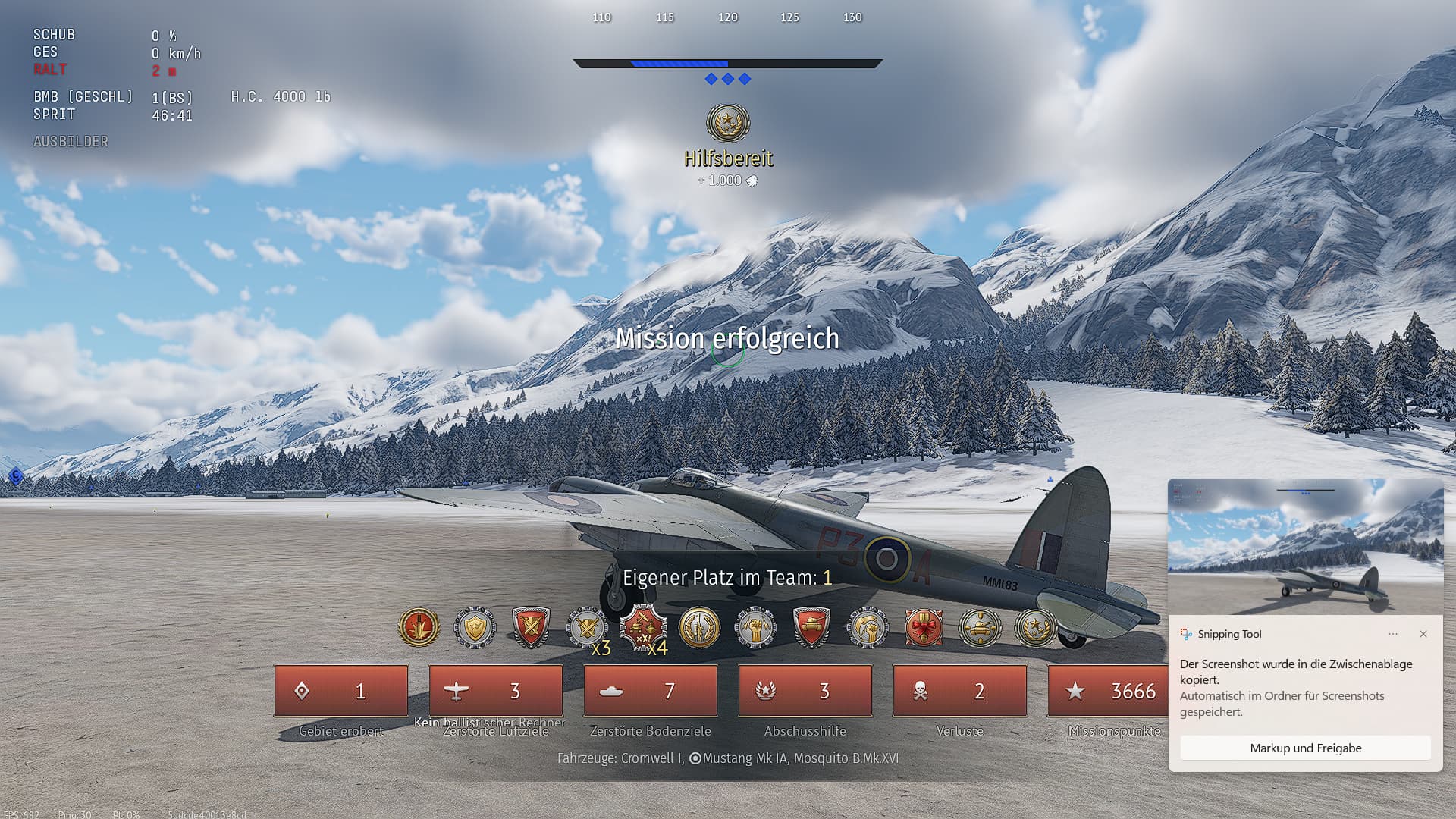Click the silver medal with three stars
The image size is (1456, 819).
coord(1036,627)
